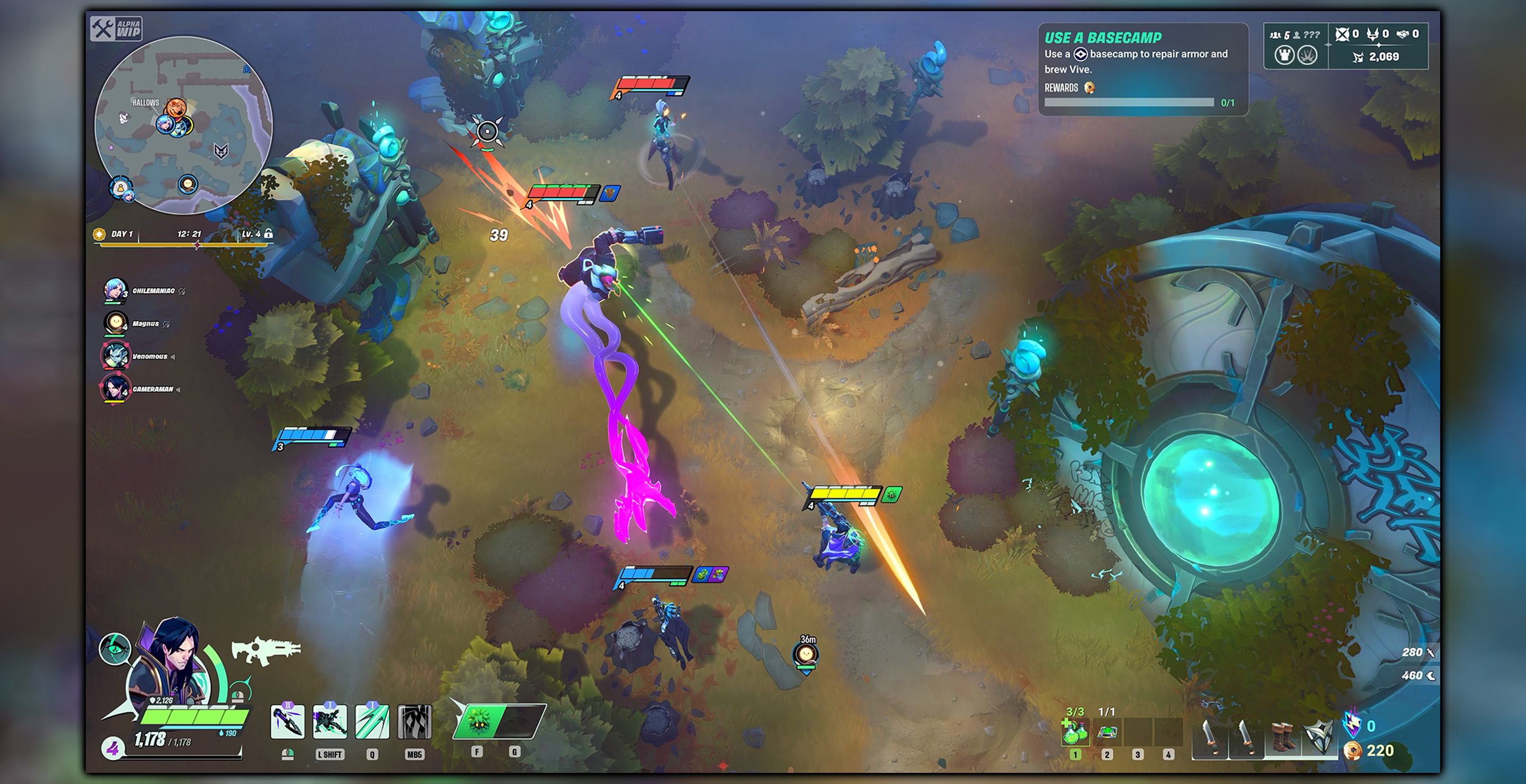Select the throwing knife ability icon
This screenshot has width=1526, height=784.
click(x=288, y=723)
